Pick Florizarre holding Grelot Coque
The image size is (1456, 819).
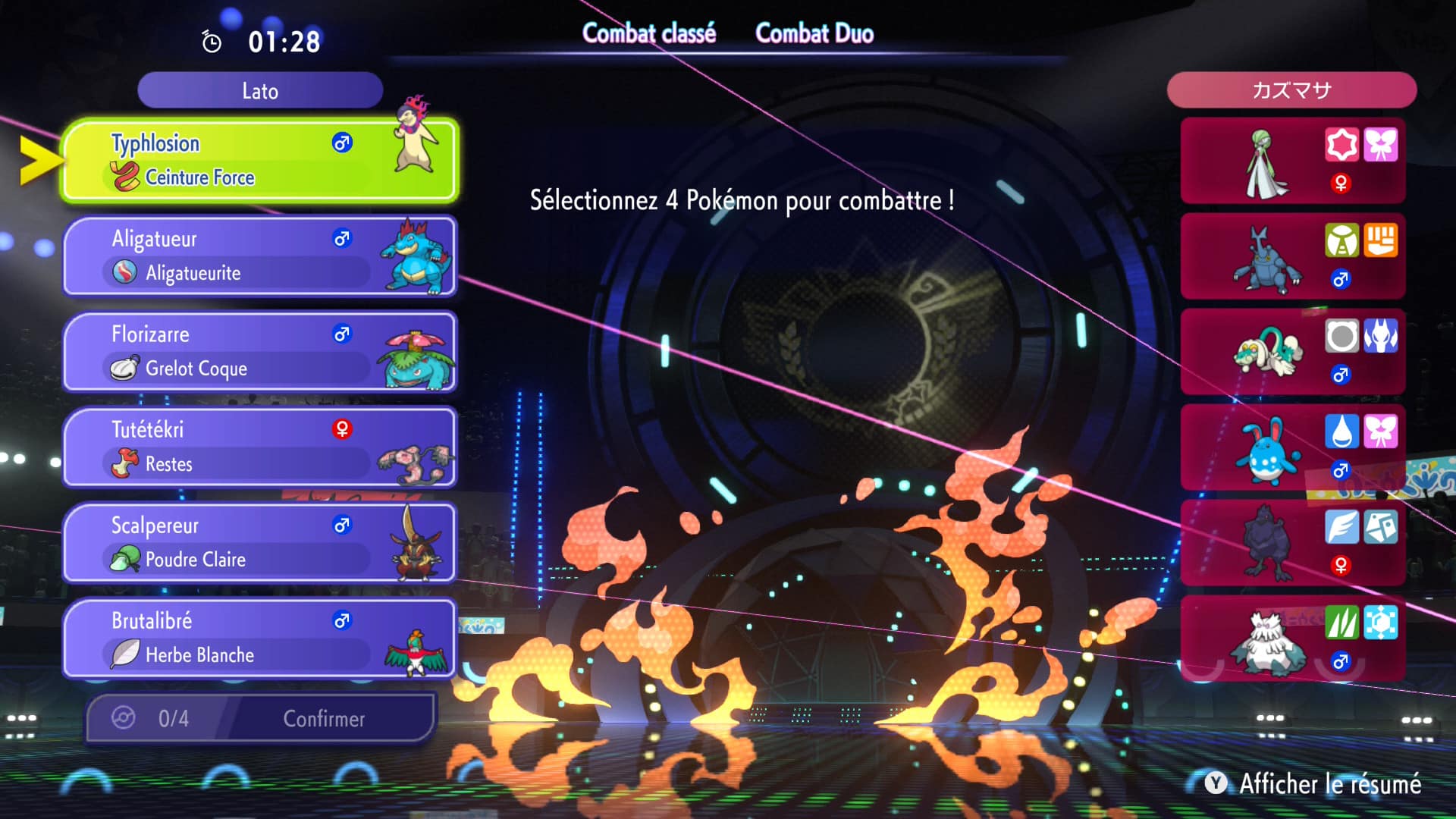[x=259, y=351]
